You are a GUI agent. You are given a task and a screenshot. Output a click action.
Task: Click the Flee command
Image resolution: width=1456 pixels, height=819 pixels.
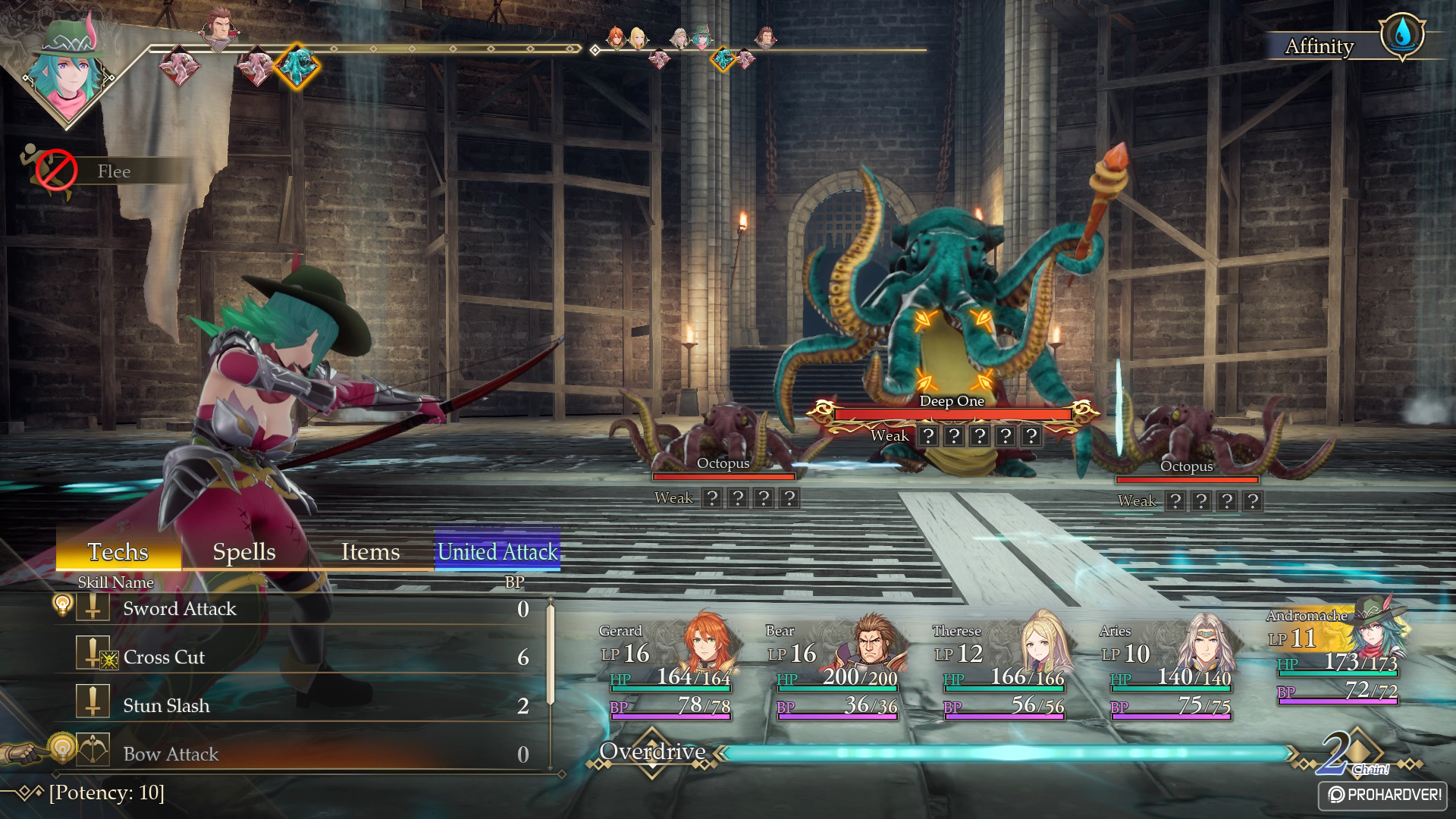pyautogui.click(x=114, y=171)
